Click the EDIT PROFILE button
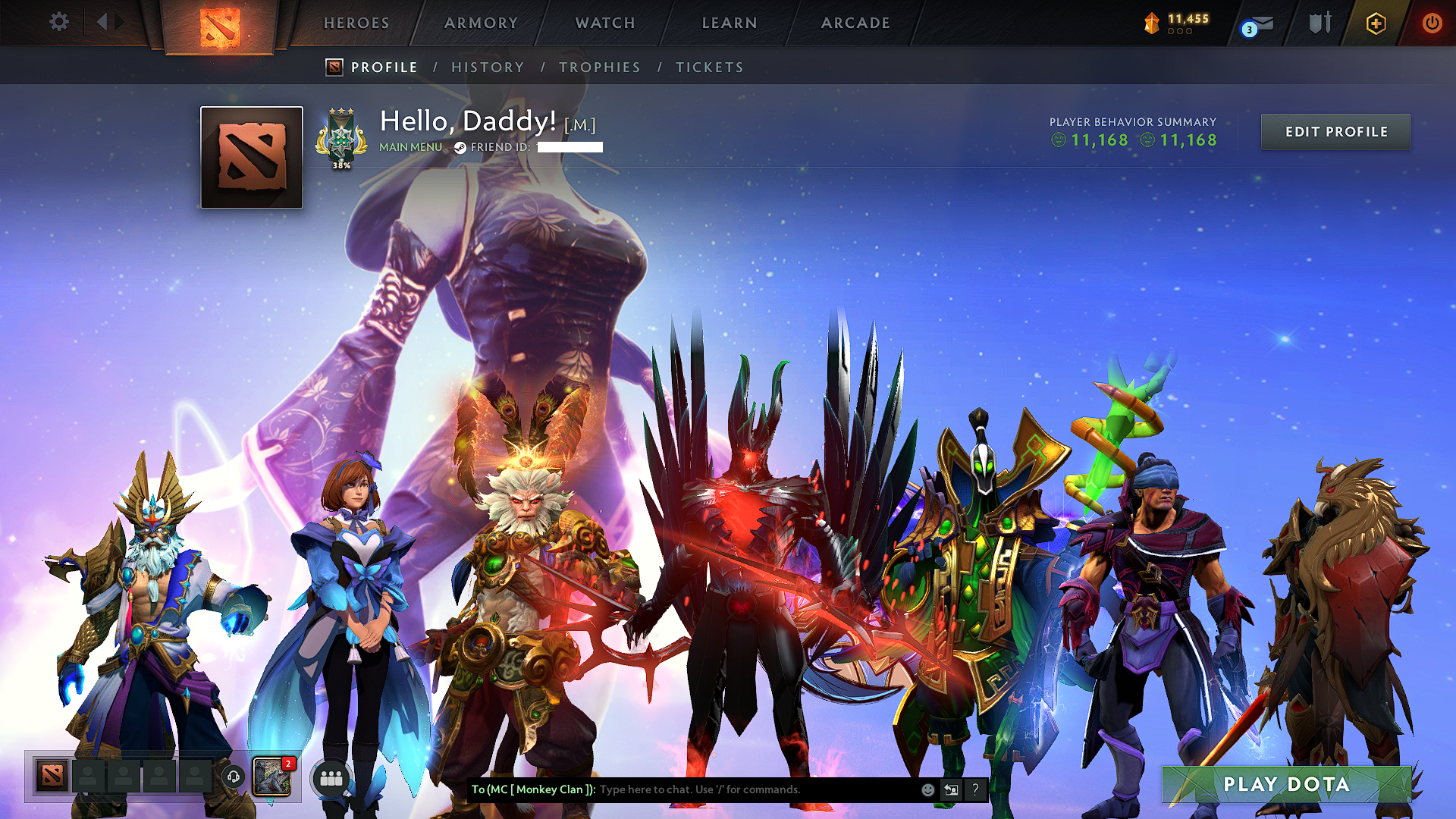Viewport: 1456px width, 819px height. 1335,131
